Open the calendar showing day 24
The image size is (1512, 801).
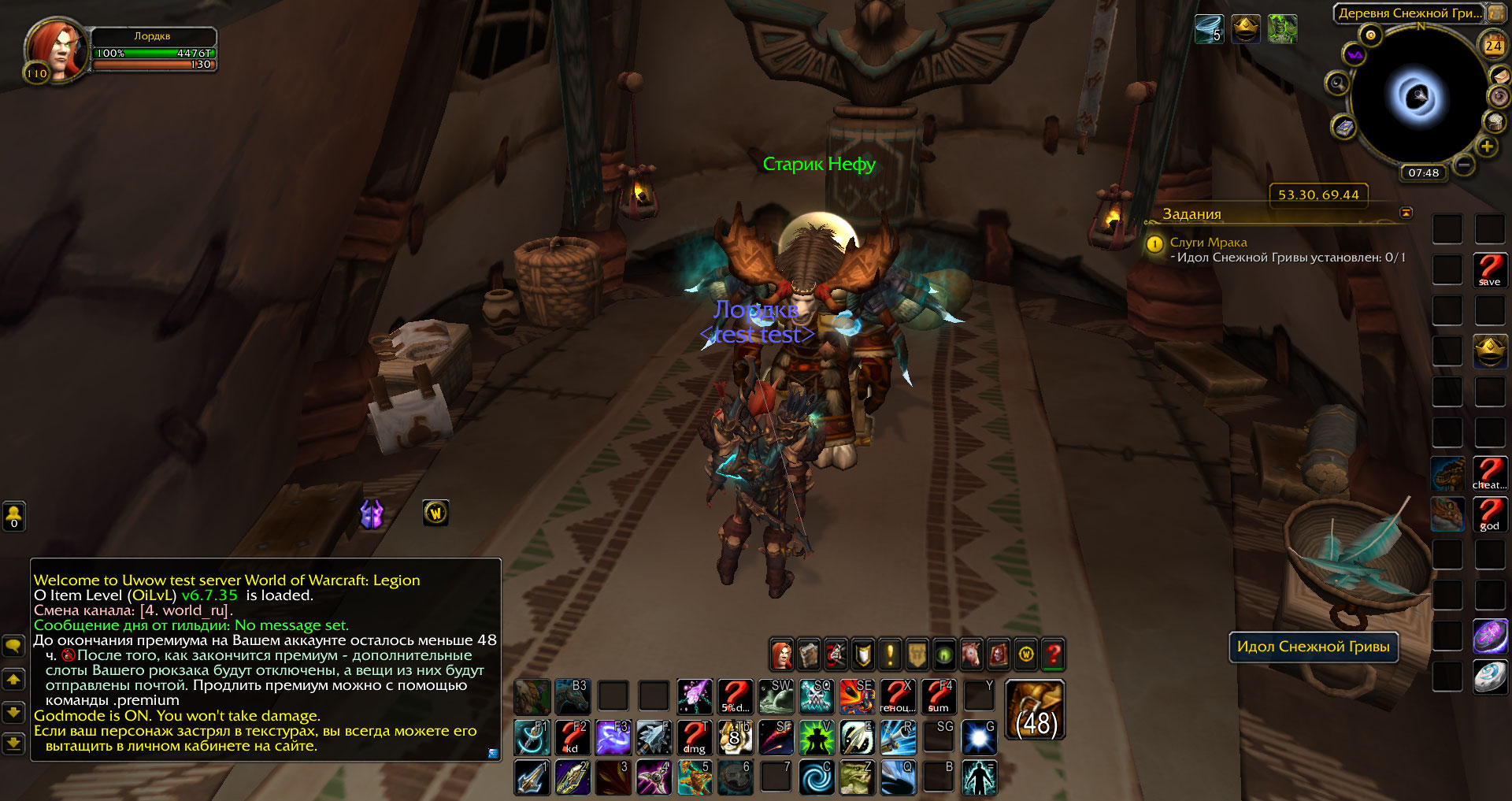click(1493, 46)
